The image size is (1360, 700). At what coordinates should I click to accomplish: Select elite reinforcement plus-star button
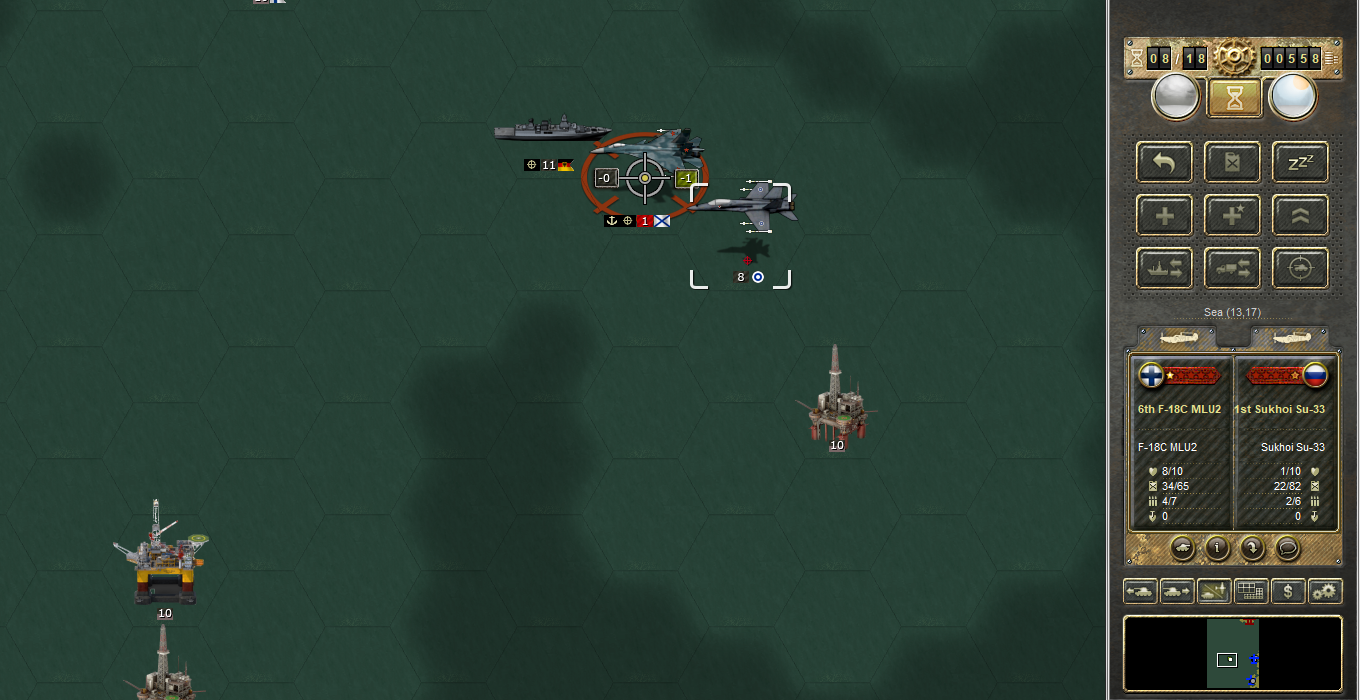(1232, 215)
